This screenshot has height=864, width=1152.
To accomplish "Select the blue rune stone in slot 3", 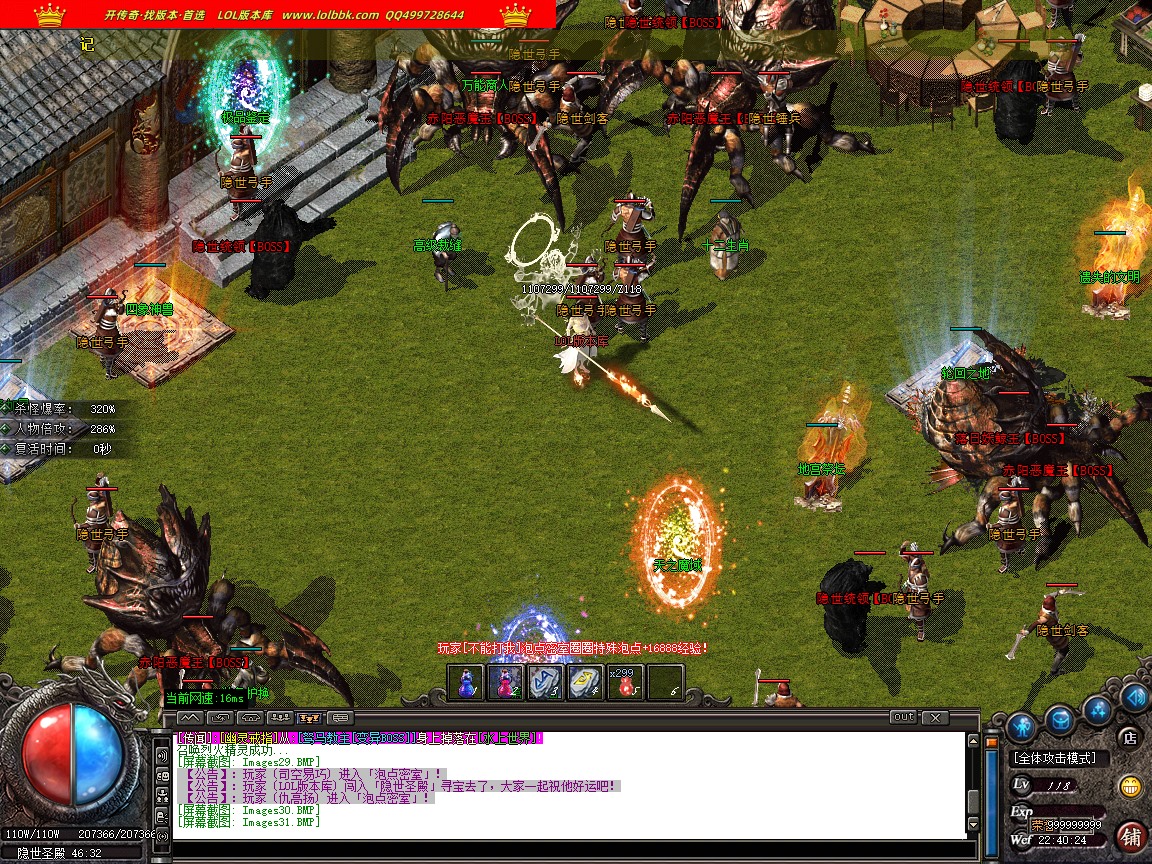I will (545, 682).
